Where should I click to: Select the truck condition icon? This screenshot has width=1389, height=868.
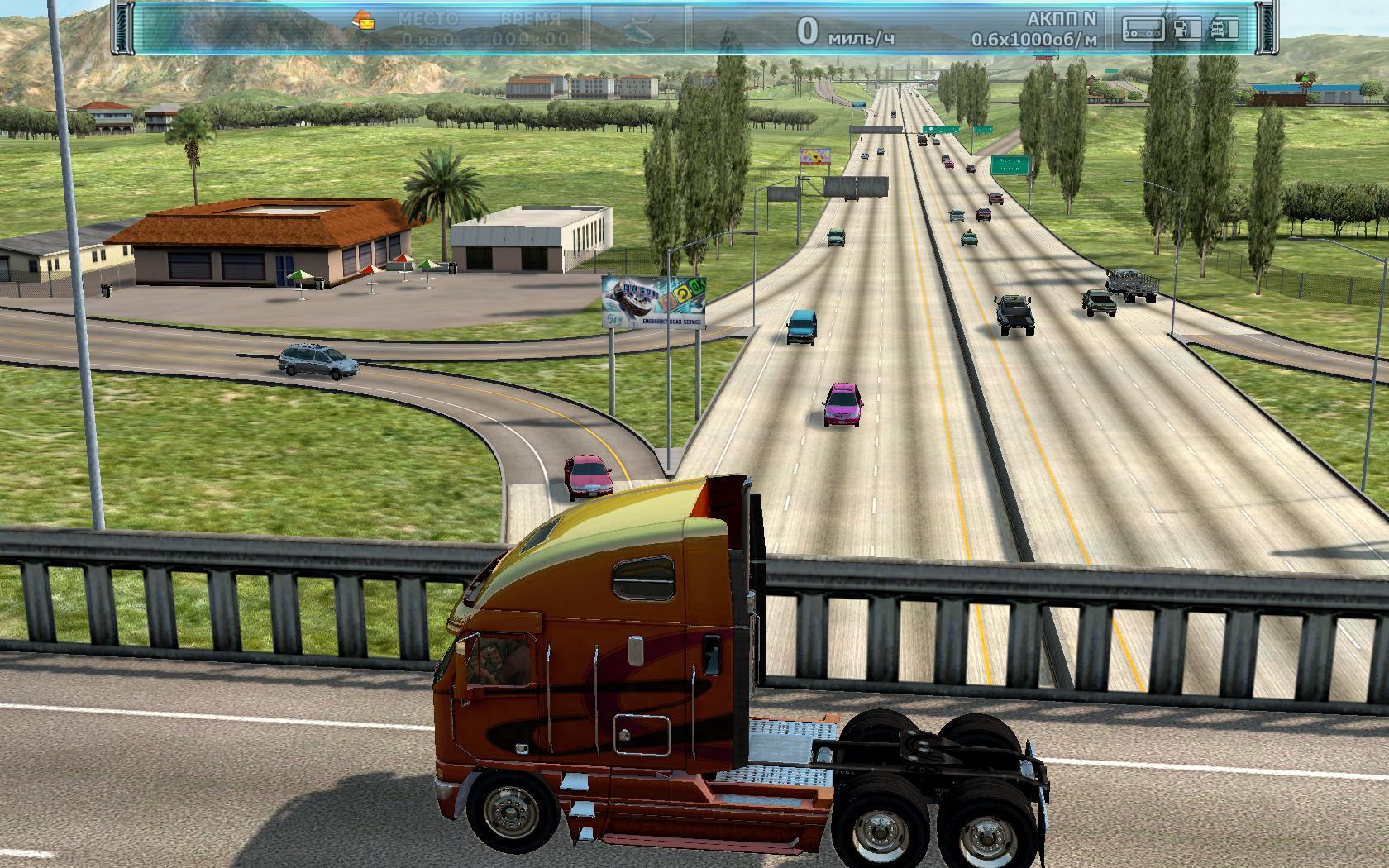(x=1224, y=29)
